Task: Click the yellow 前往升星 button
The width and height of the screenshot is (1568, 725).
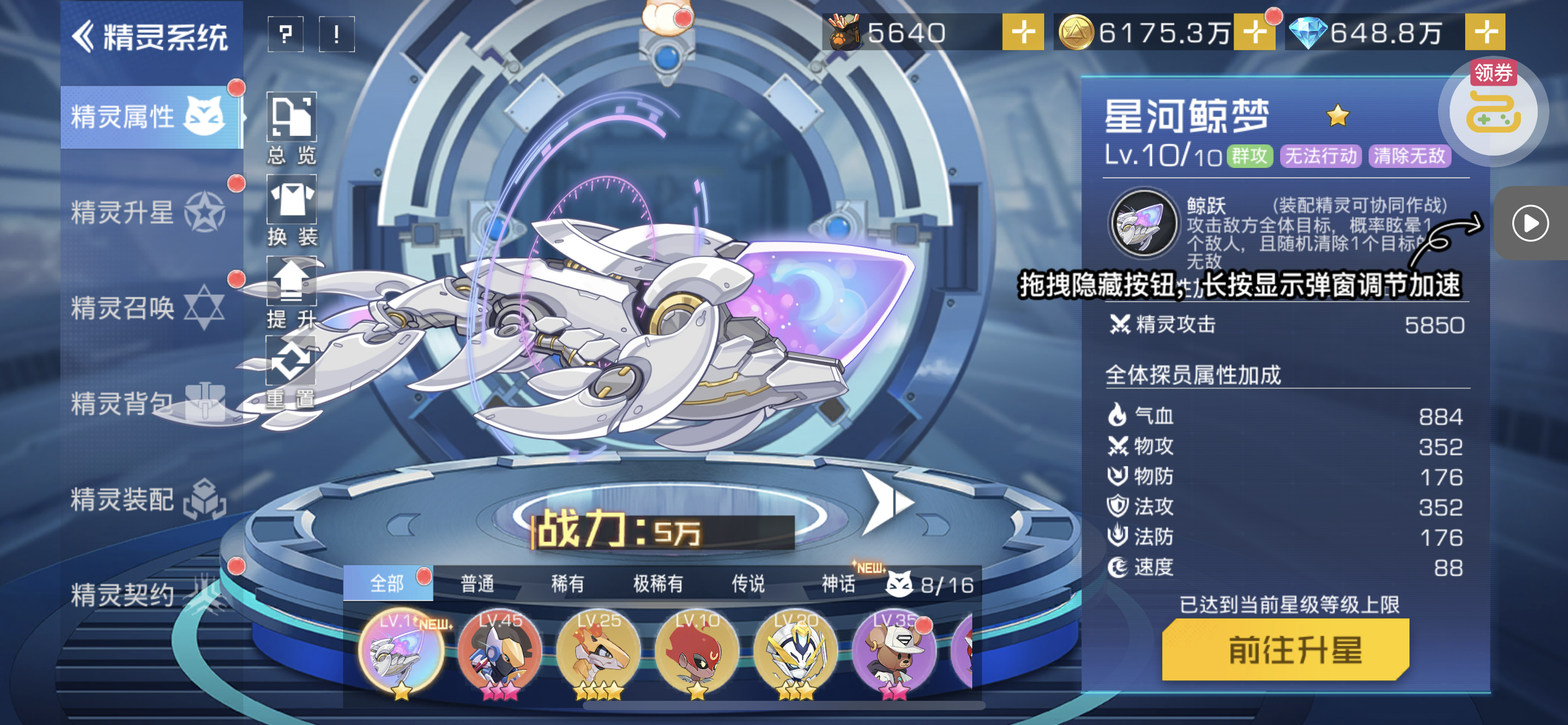Action: (1286, 650)
